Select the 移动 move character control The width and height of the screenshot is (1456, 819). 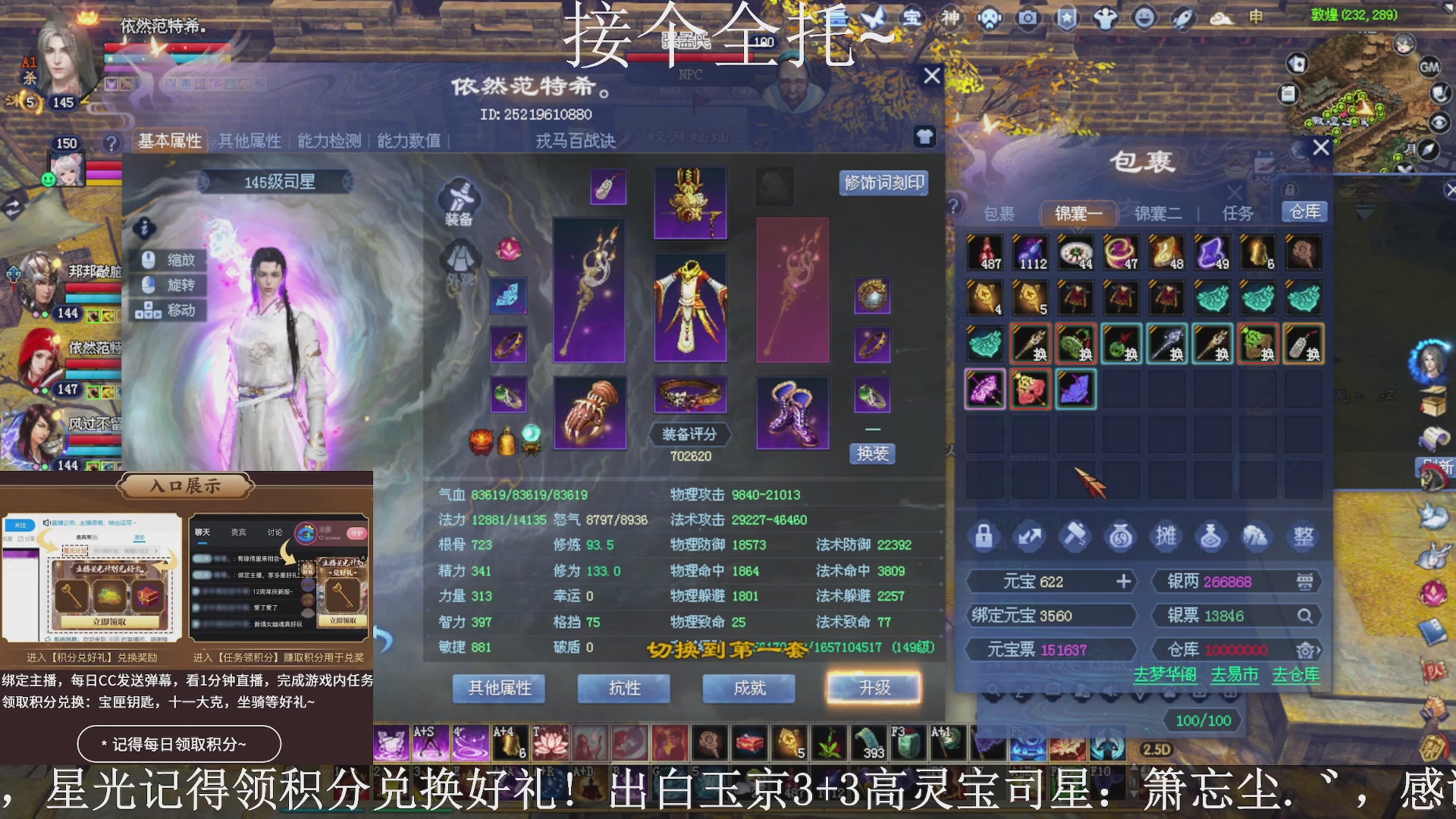coord(168,311)
